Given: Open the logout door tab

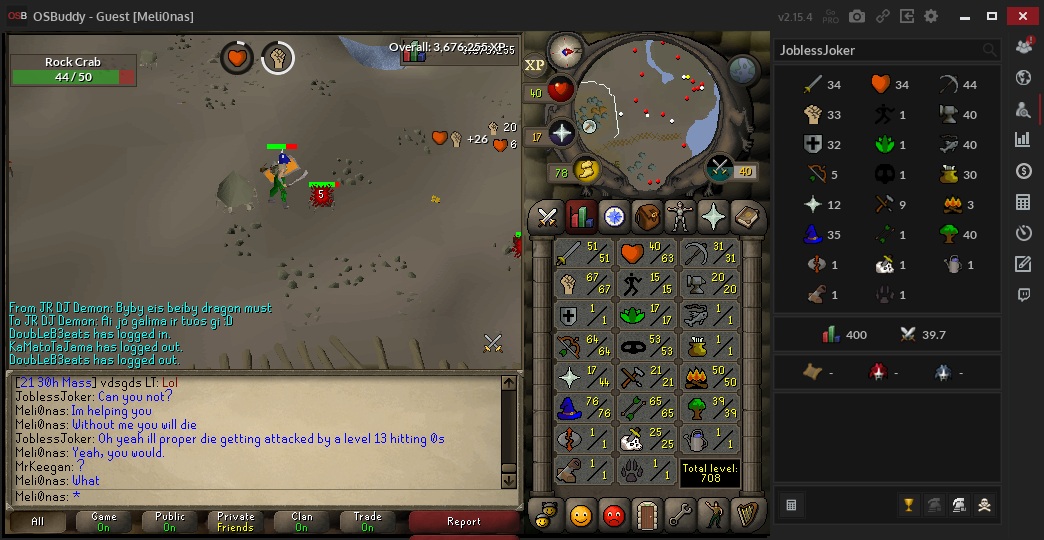Looking at the screenshot, I should point(646,515).
